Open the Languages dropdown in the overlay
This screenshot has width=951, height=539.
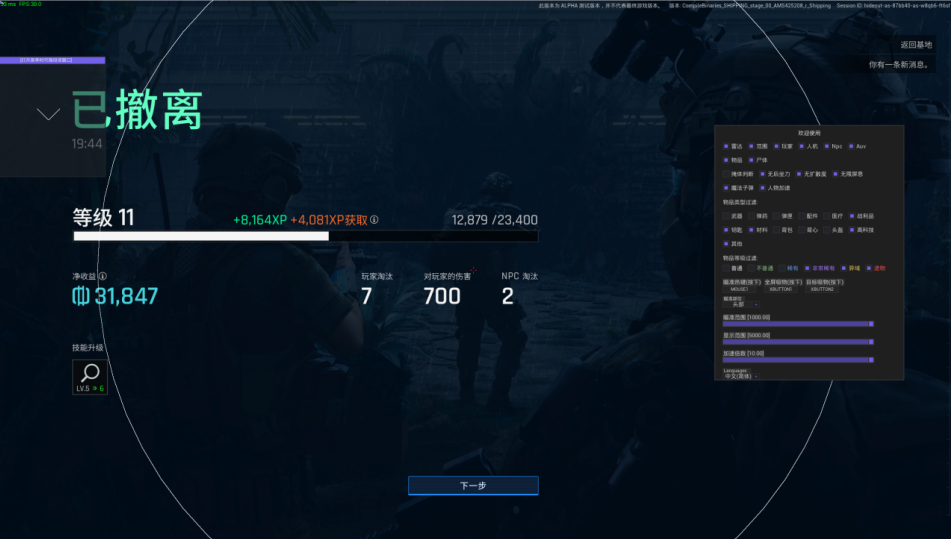tap(741, 376)
